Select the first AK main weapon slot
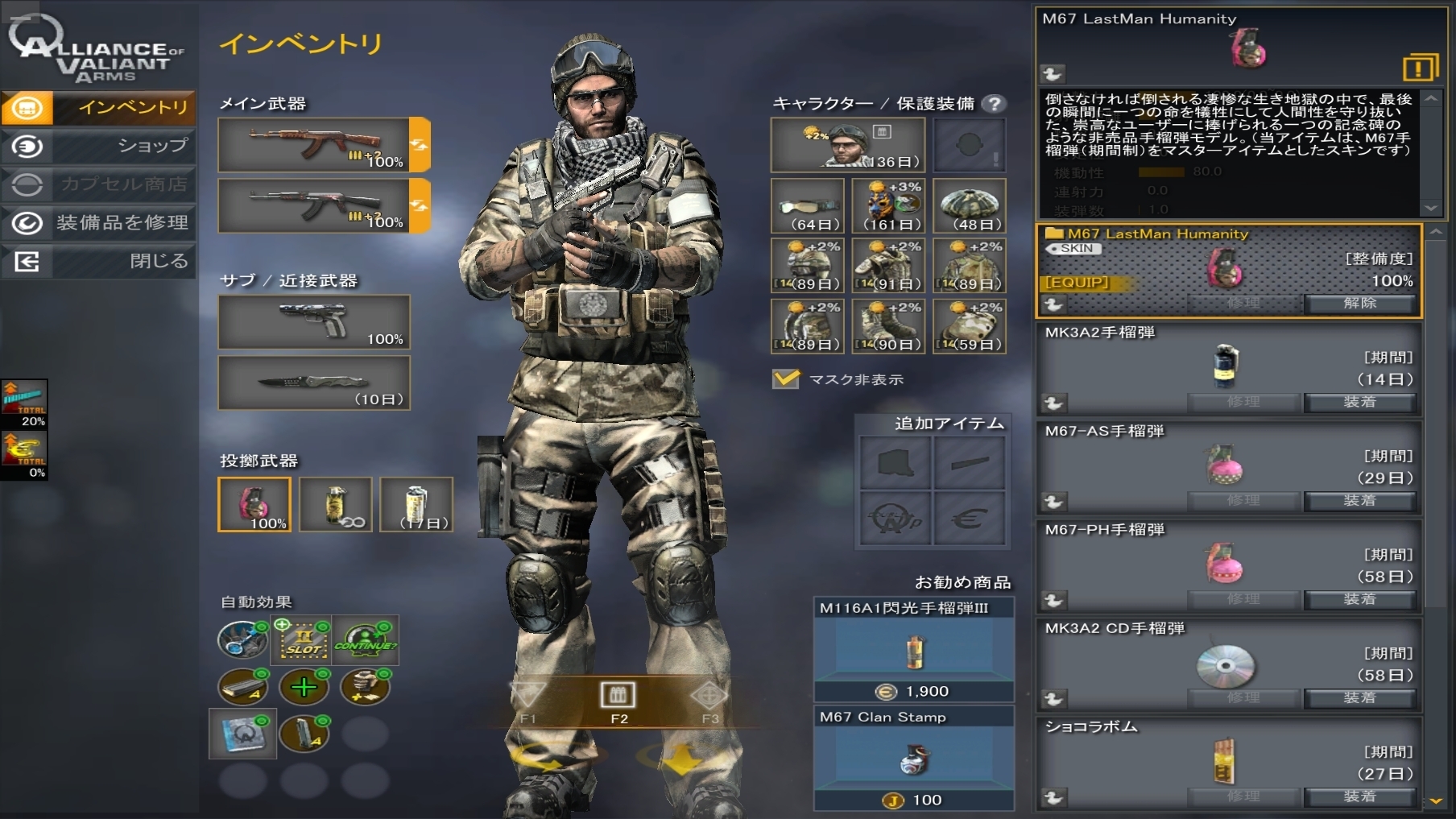 (x=314, y=145)
